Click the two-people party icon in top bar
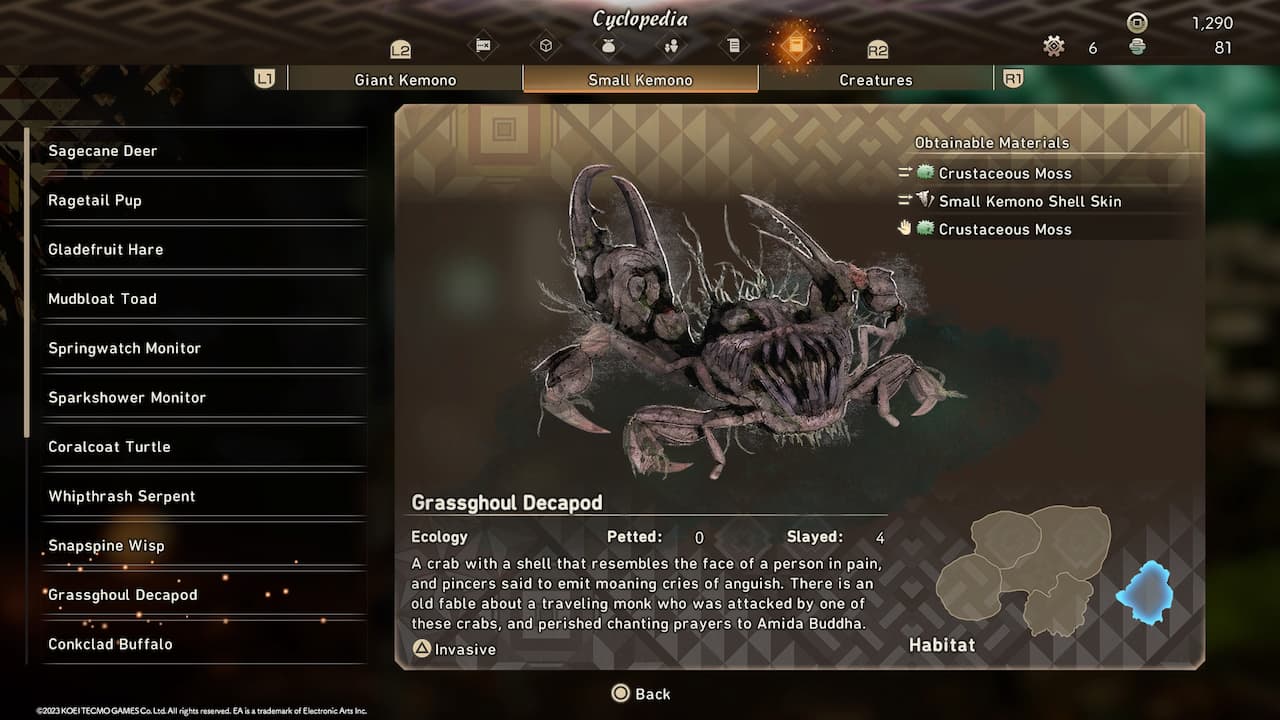1280x720 pixels. pos(672,45)
